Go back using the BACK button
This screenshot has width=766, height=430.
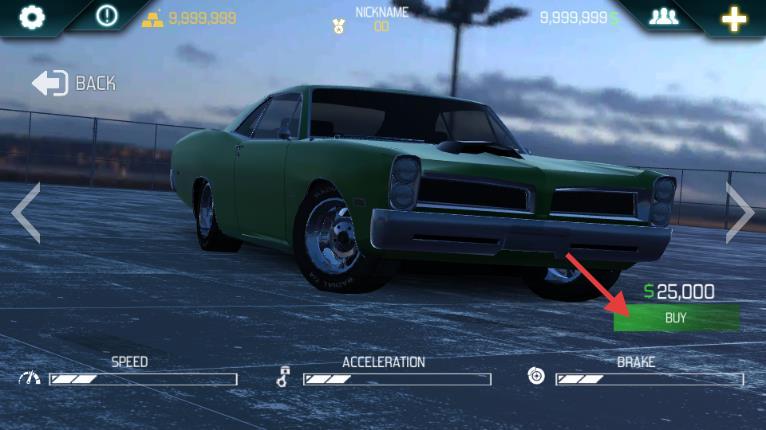(74, 83)
